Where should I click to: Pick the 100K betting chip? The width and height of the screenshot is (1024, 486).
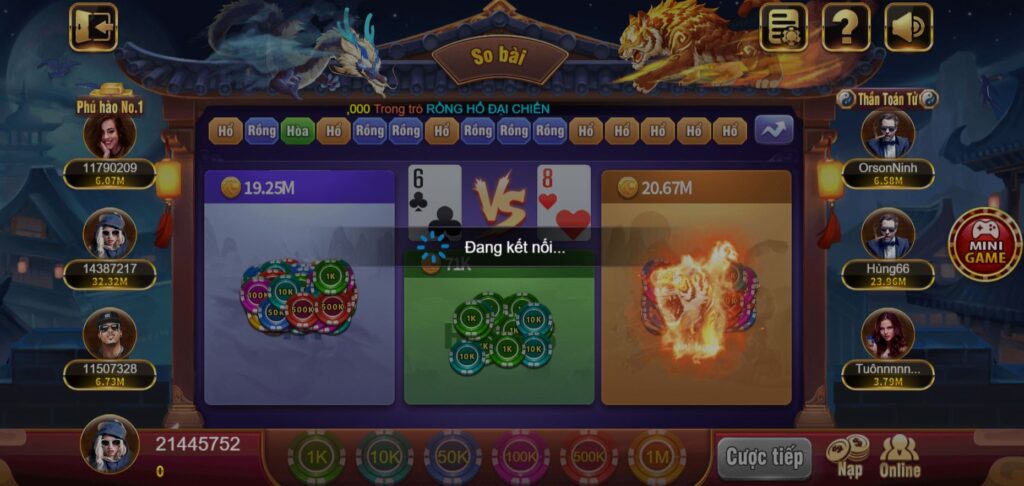pos(521,458)
